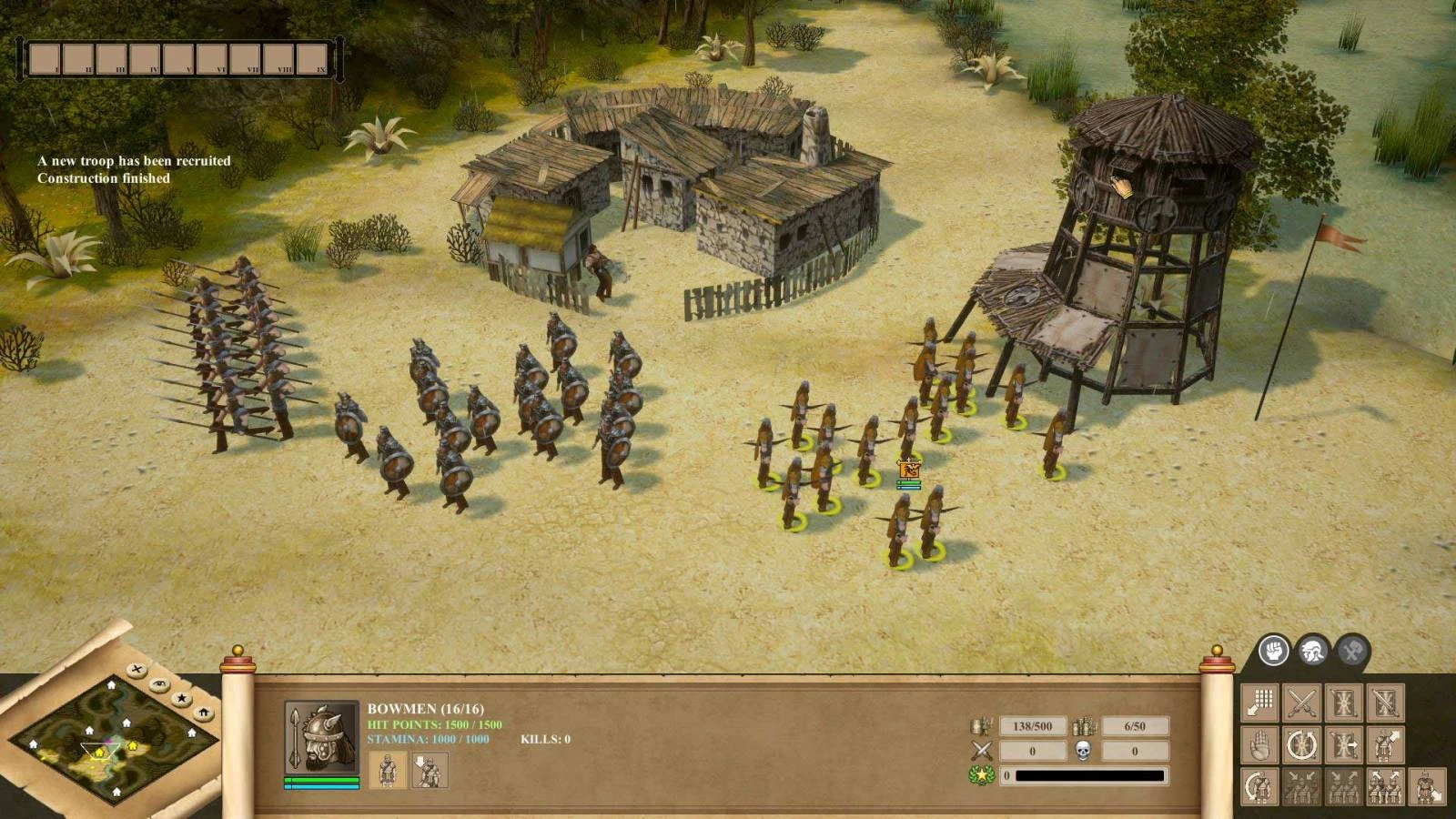1456x819 pixels.
Task: Select the shield with sword aggressive stance
Action: tap(1386, 703)
